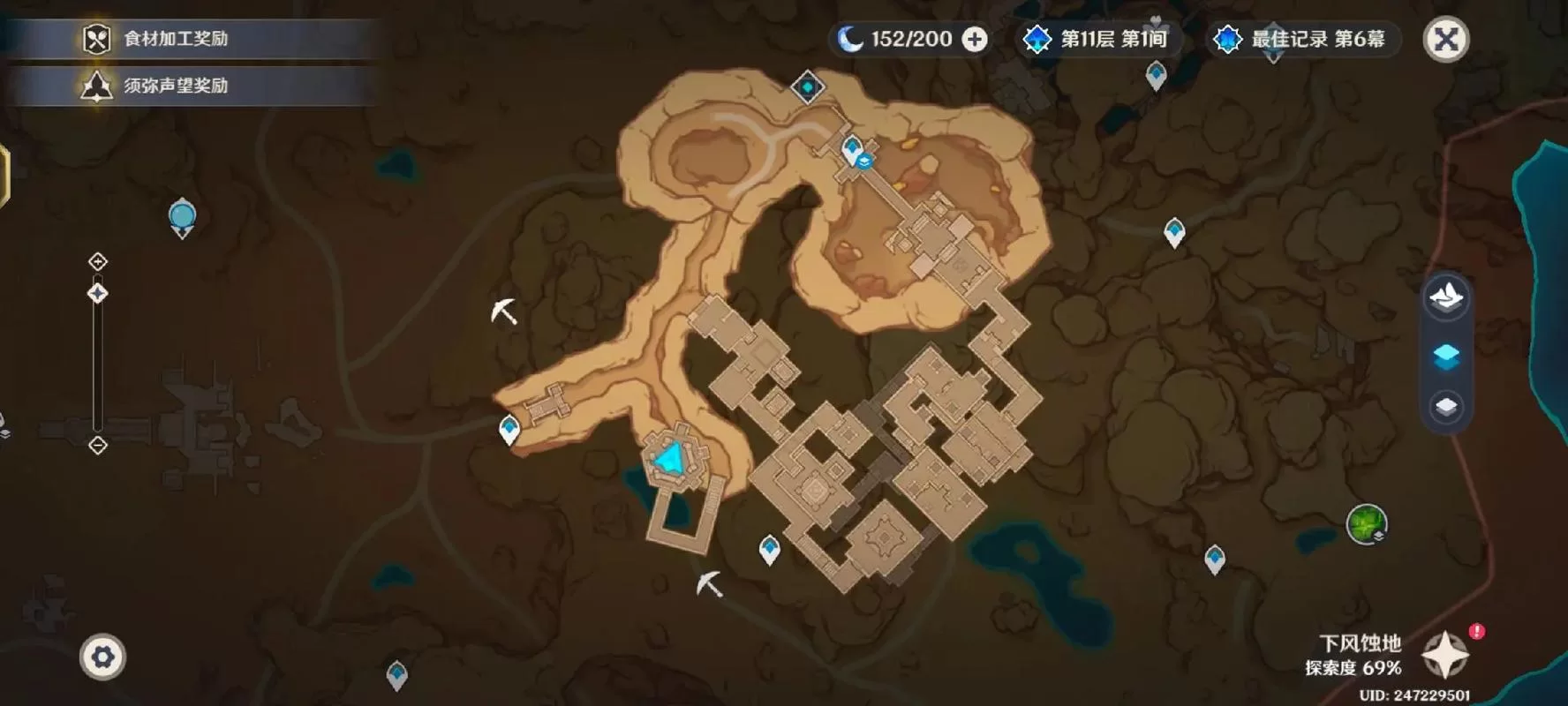Select the blue highlighted underground layer button

coord(1445,356)
